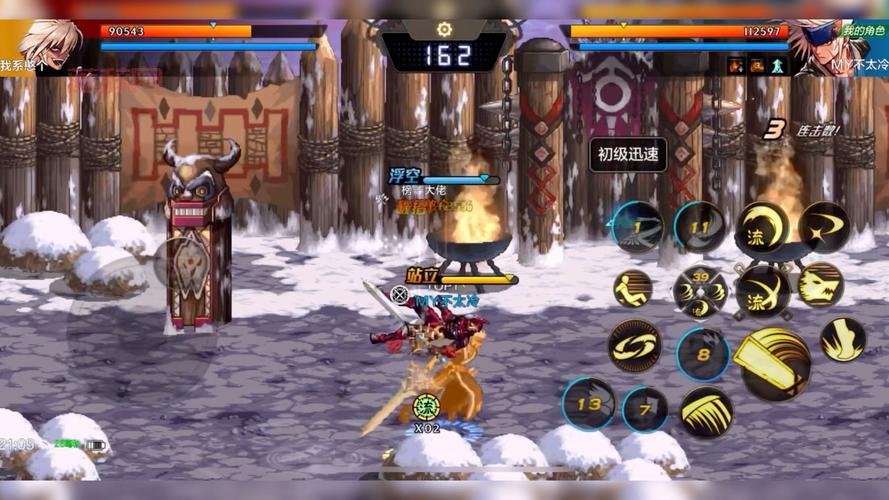Screen dimensions: 889x500
Task: Tap the skill on 11 second cooldown
Action: (700, 228)
